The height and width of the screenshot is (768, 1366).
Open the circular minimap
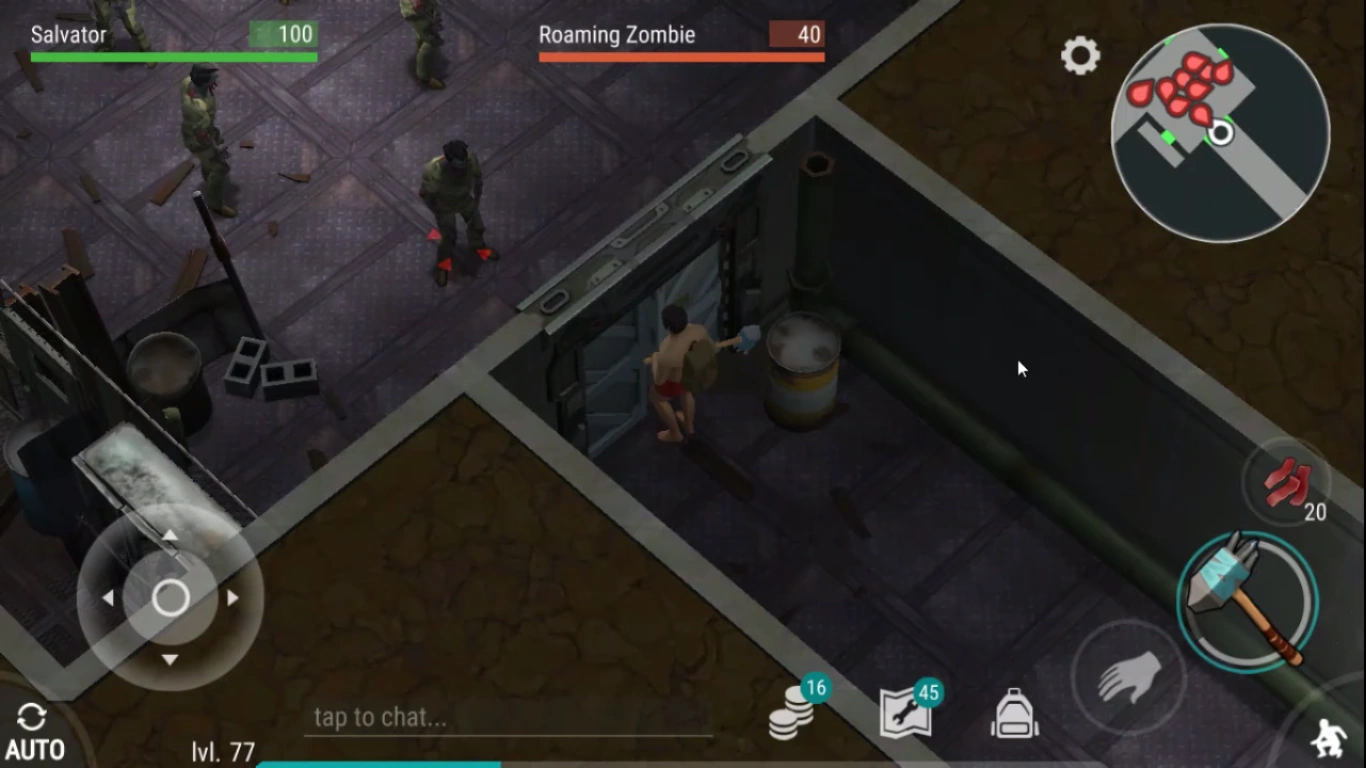click(1220, 133)
